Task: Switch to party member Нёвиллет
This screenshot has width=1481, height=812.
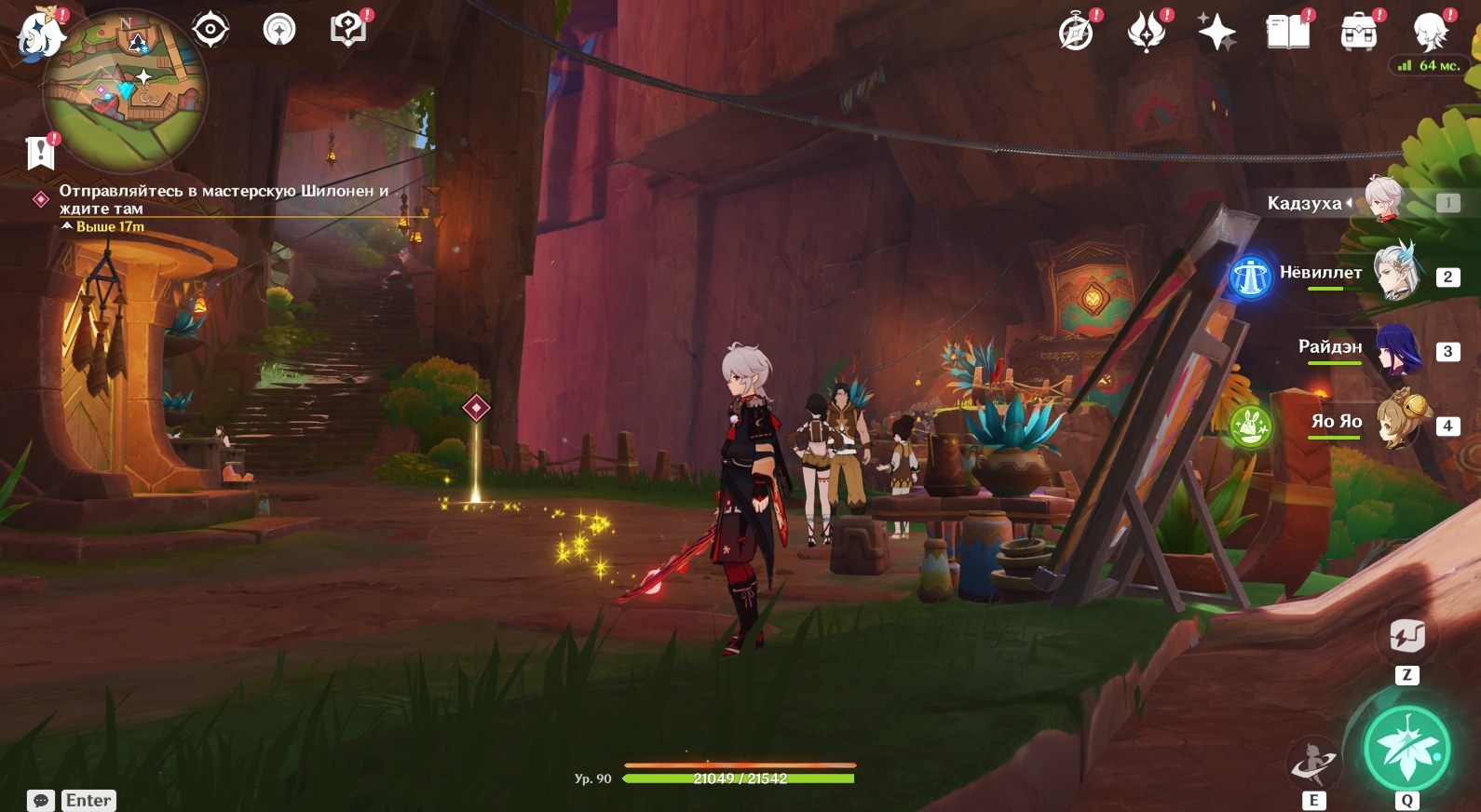Action: 1394,275
